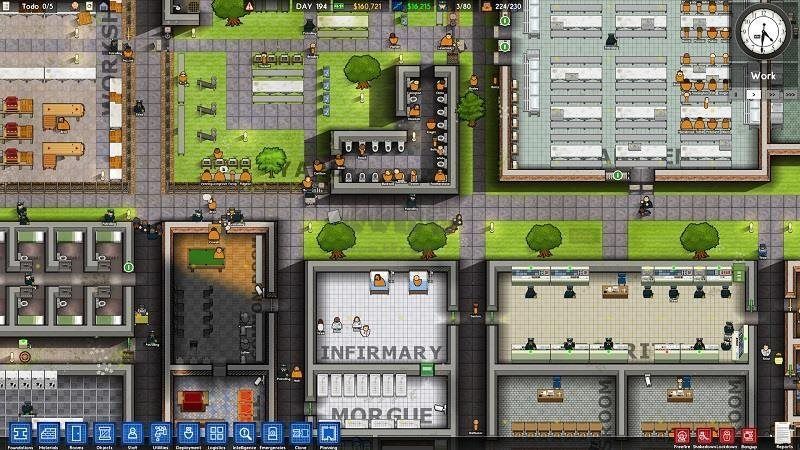Show the Utilities view

pos(158,433)
